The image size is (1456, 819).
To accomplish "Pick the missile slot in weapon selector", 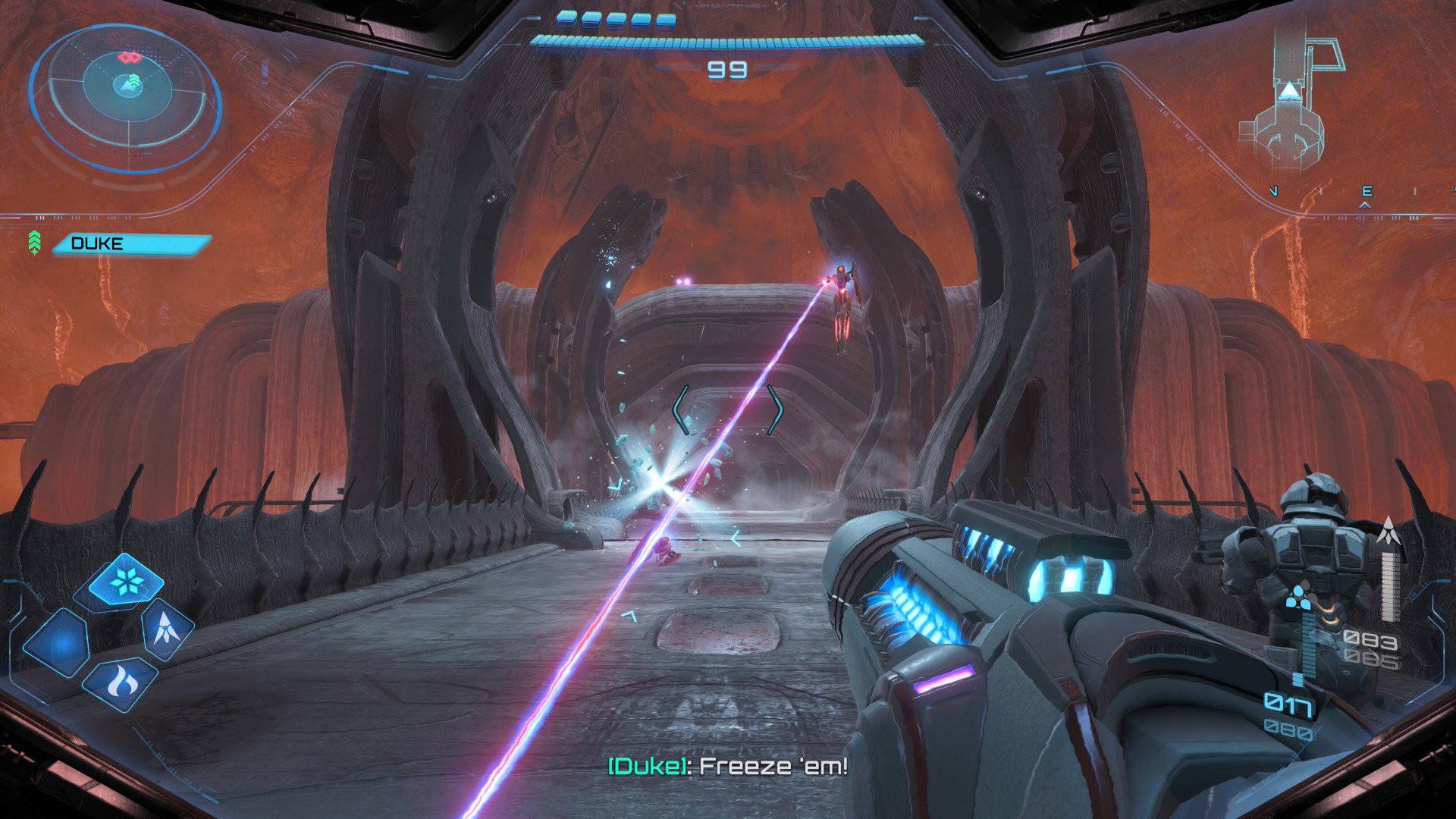I will (x=166, y=629).
